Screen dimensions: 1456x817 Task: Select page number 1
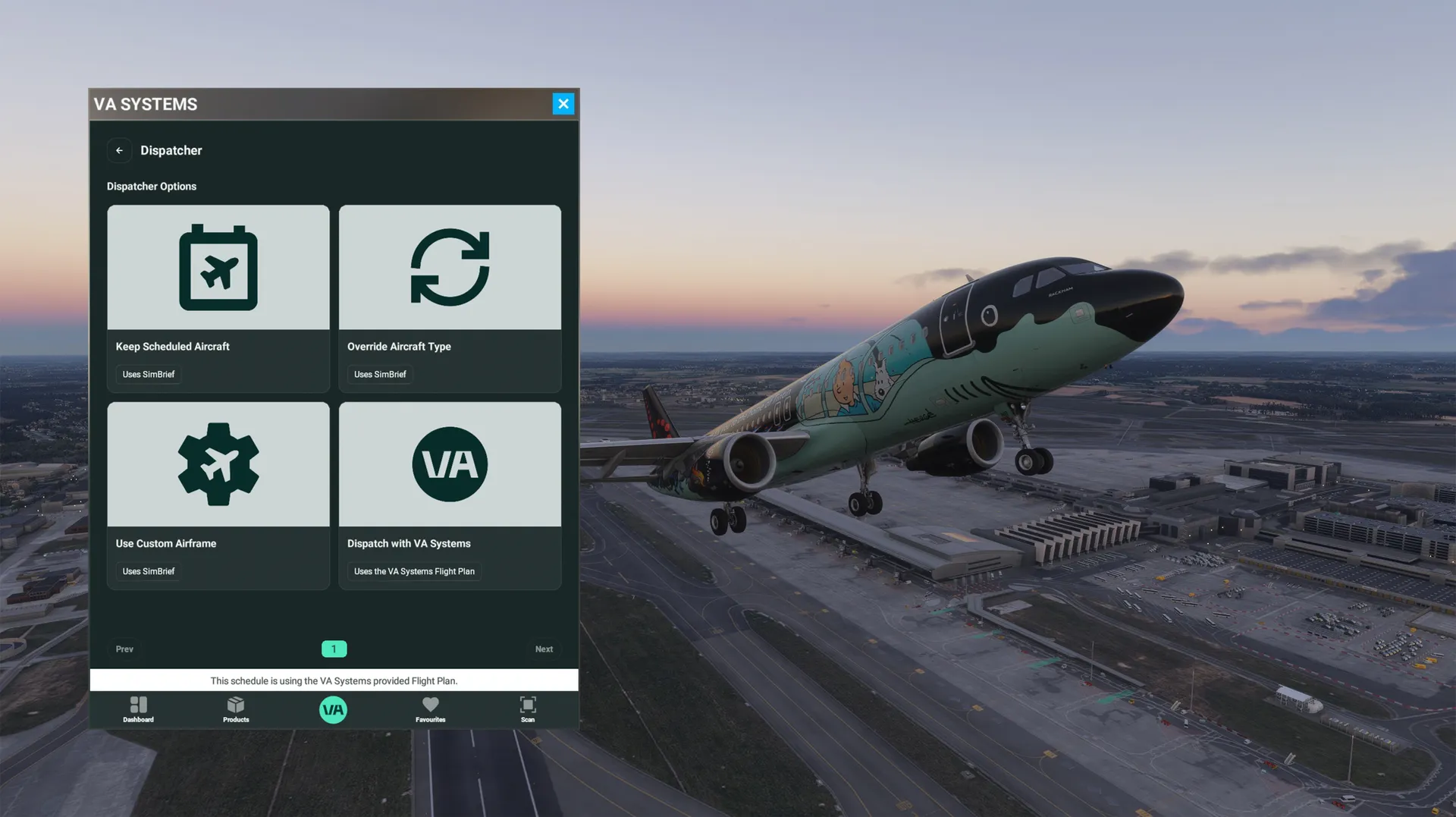pyautogui.click(x=334, y=649)
